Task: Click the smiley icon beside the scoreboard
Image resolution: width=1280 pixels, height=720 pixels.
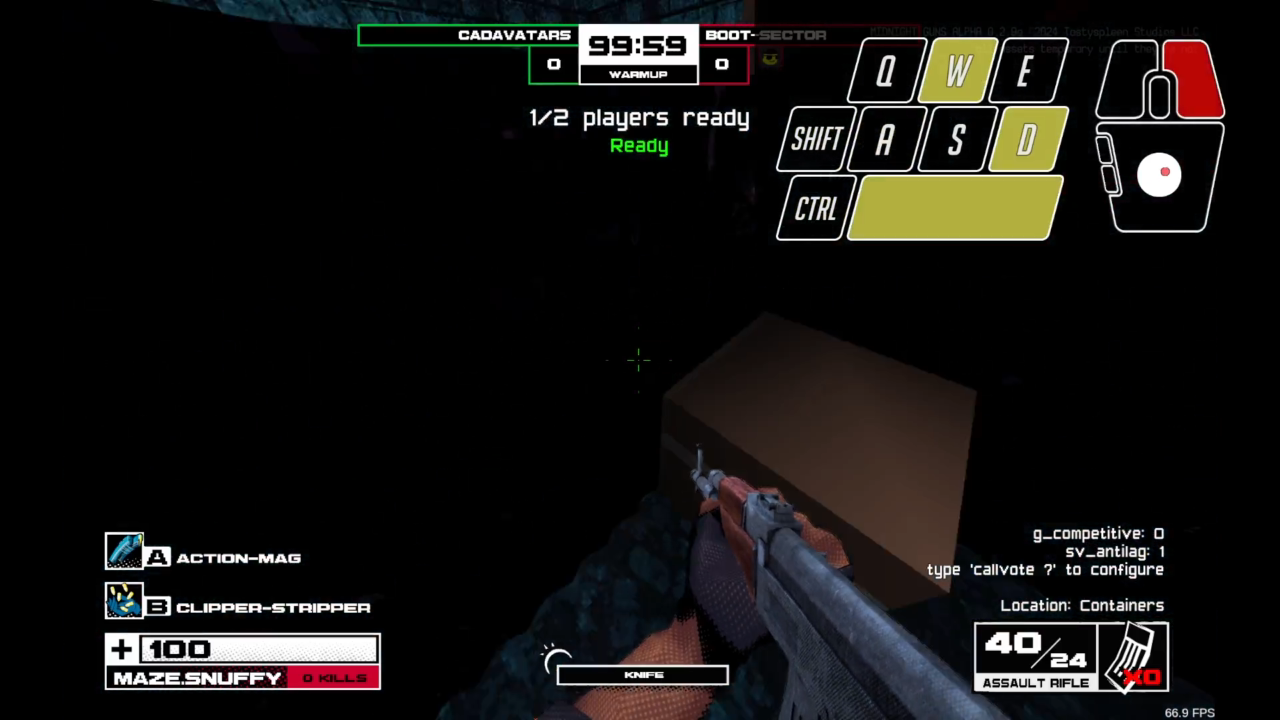Action: coord(768,56)
